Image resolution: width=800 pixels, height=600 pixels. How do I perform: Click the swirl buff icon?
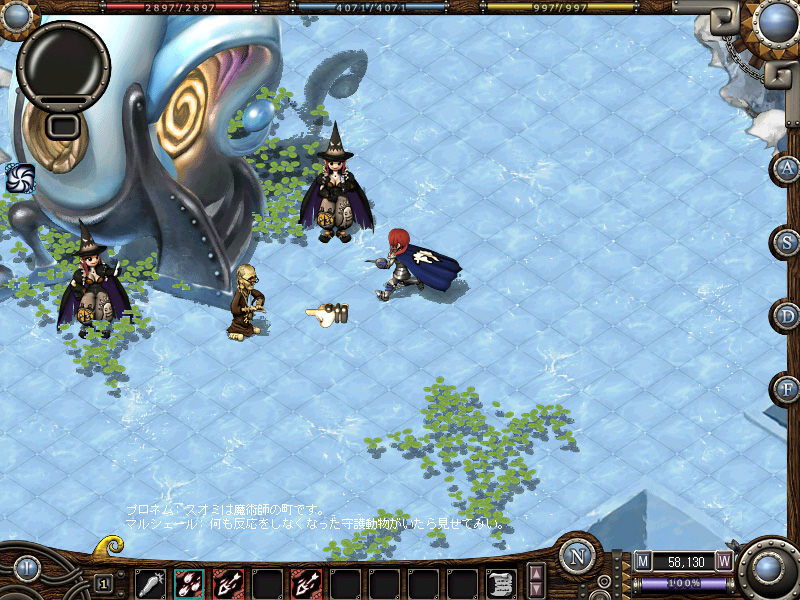19,178
